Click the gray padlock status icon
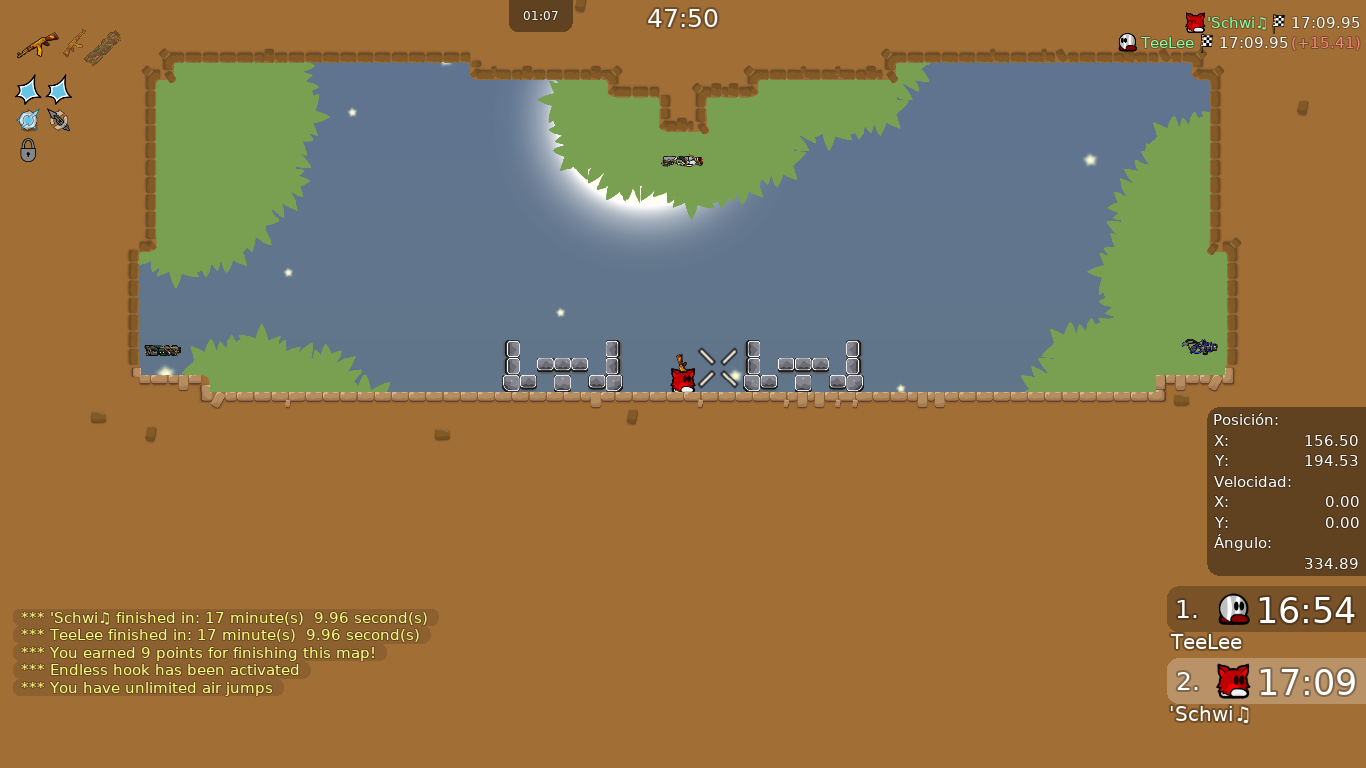Screen dimensions: 1366x768 pos(28,150)
